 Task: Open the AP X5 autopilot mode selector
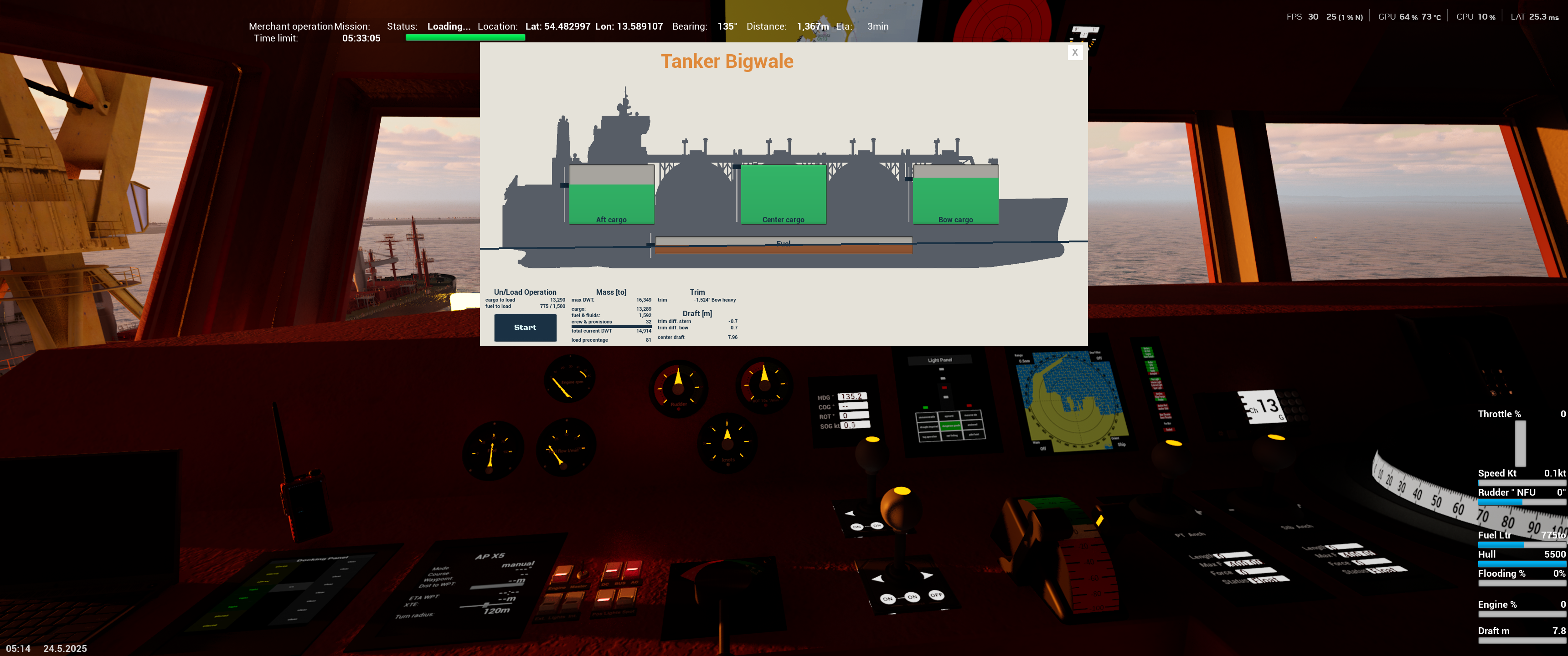click(517, 565)
